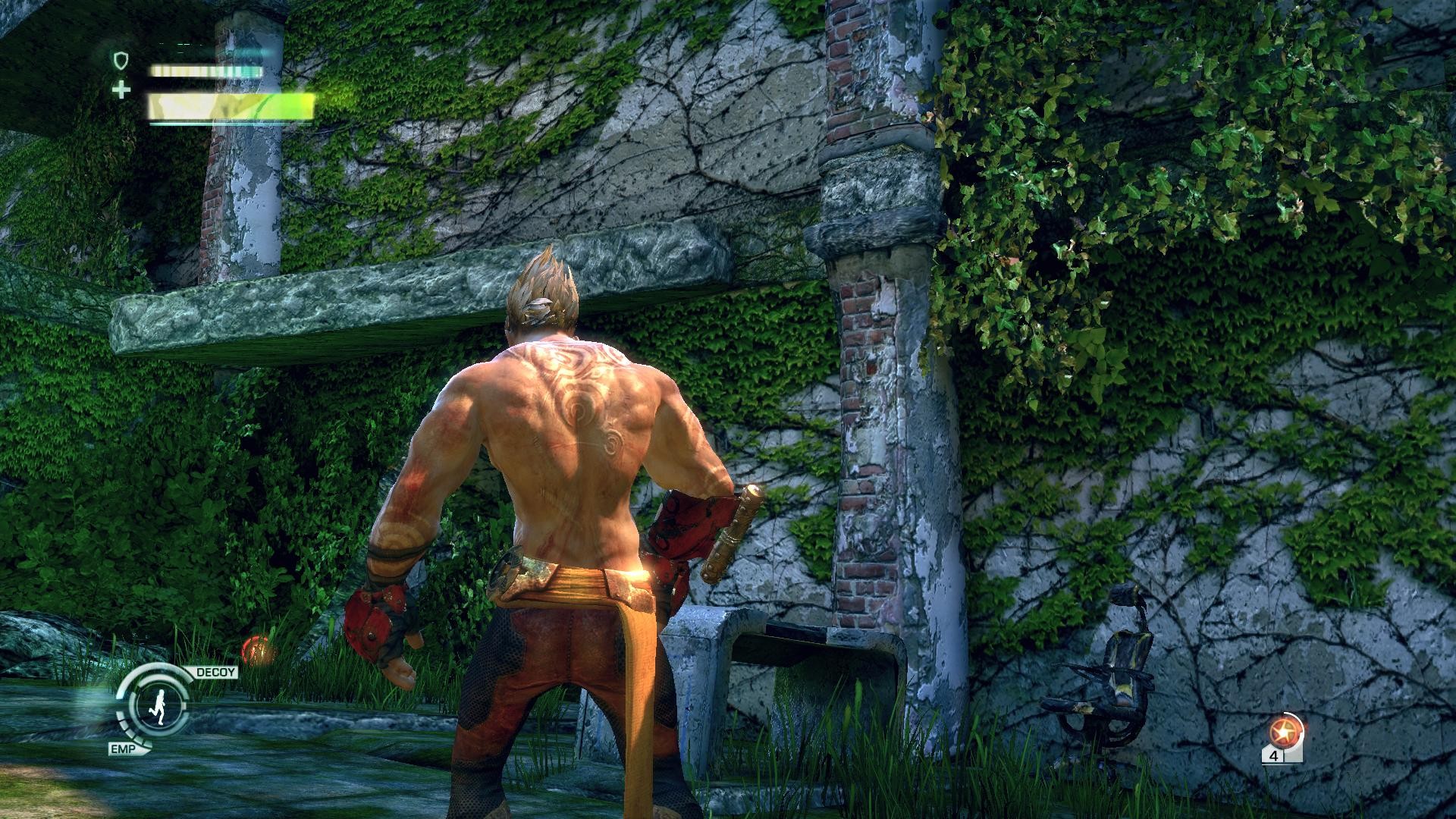The width and height of the screenshot is (1456, 819).
Task: Click the shield icon beside the top bar
Action: (121, 60)
